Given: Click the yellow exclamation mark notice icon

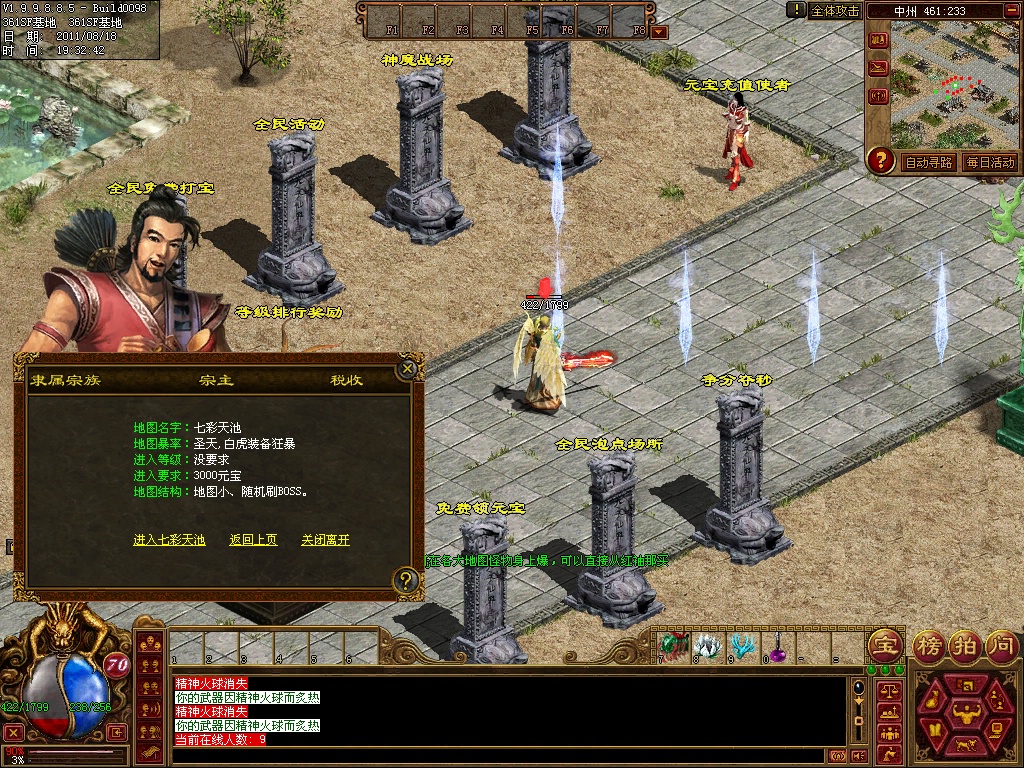Looking at the screenshot, I should [x=796, y=10].
